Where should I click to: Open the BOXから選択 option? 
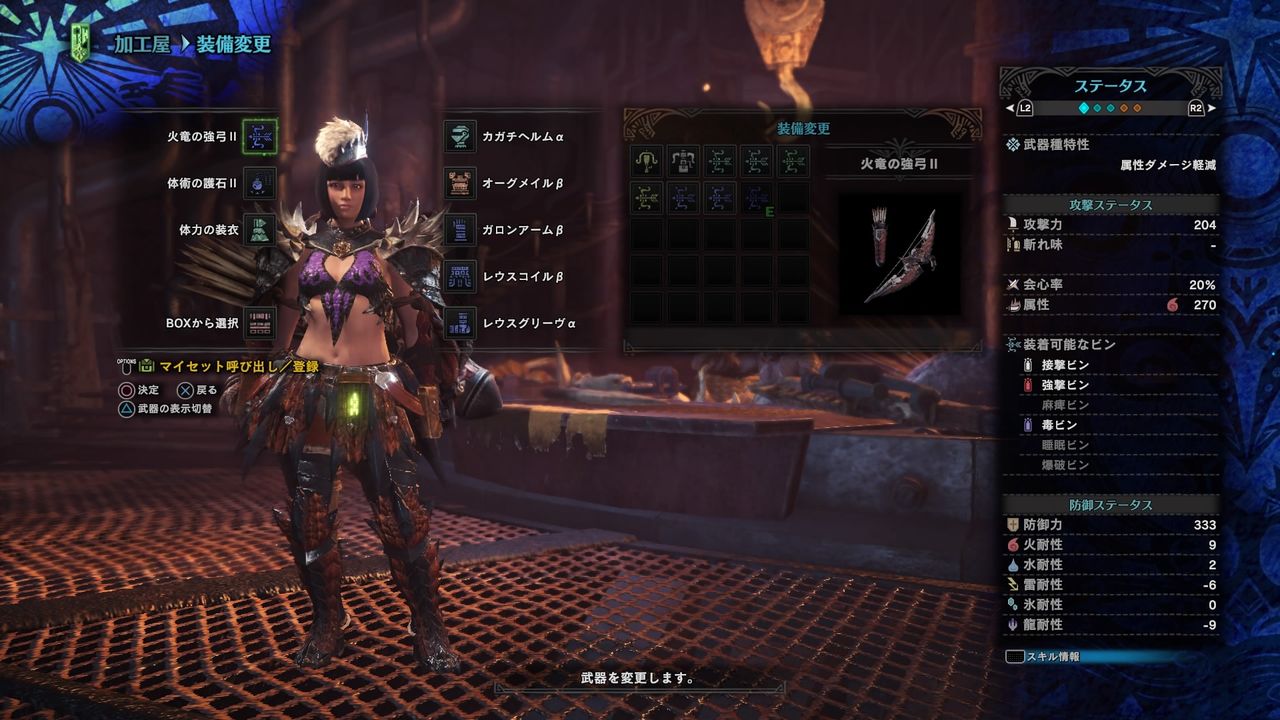(260, 323)
